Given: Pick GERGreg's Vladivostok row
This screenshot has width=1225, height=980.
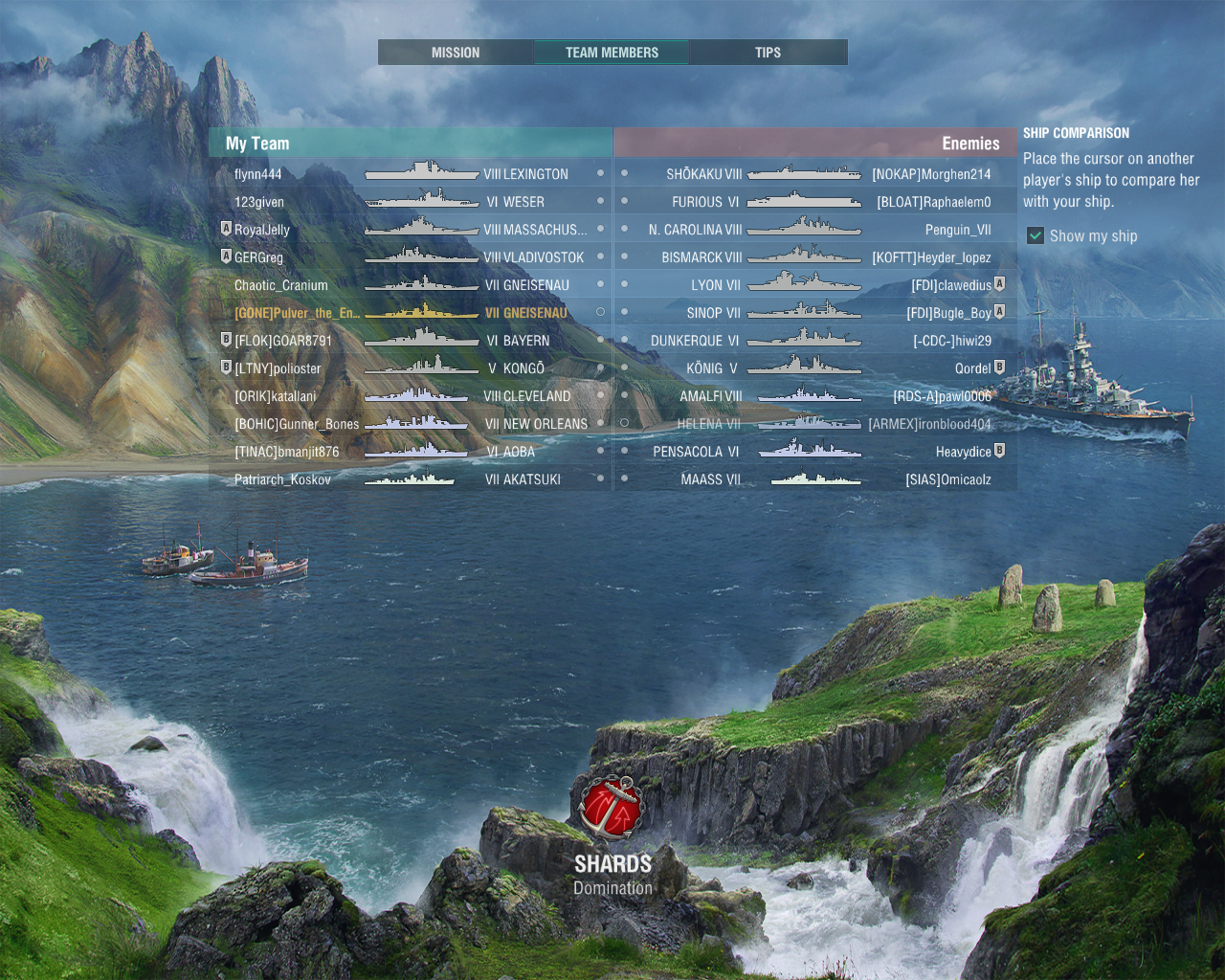Looking at the screenshot, I should click(x=412, y=257).
